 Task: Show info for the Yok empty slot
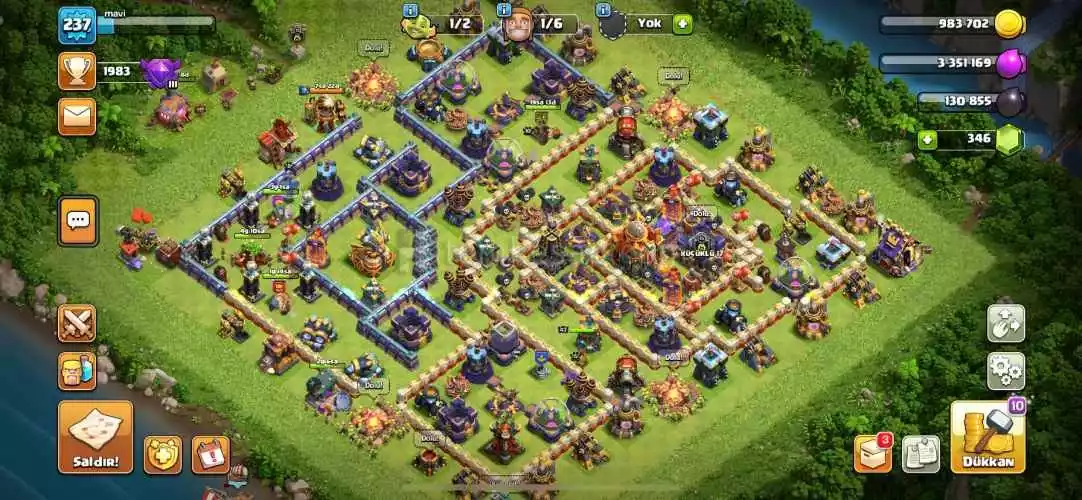(x=604, y=10)
